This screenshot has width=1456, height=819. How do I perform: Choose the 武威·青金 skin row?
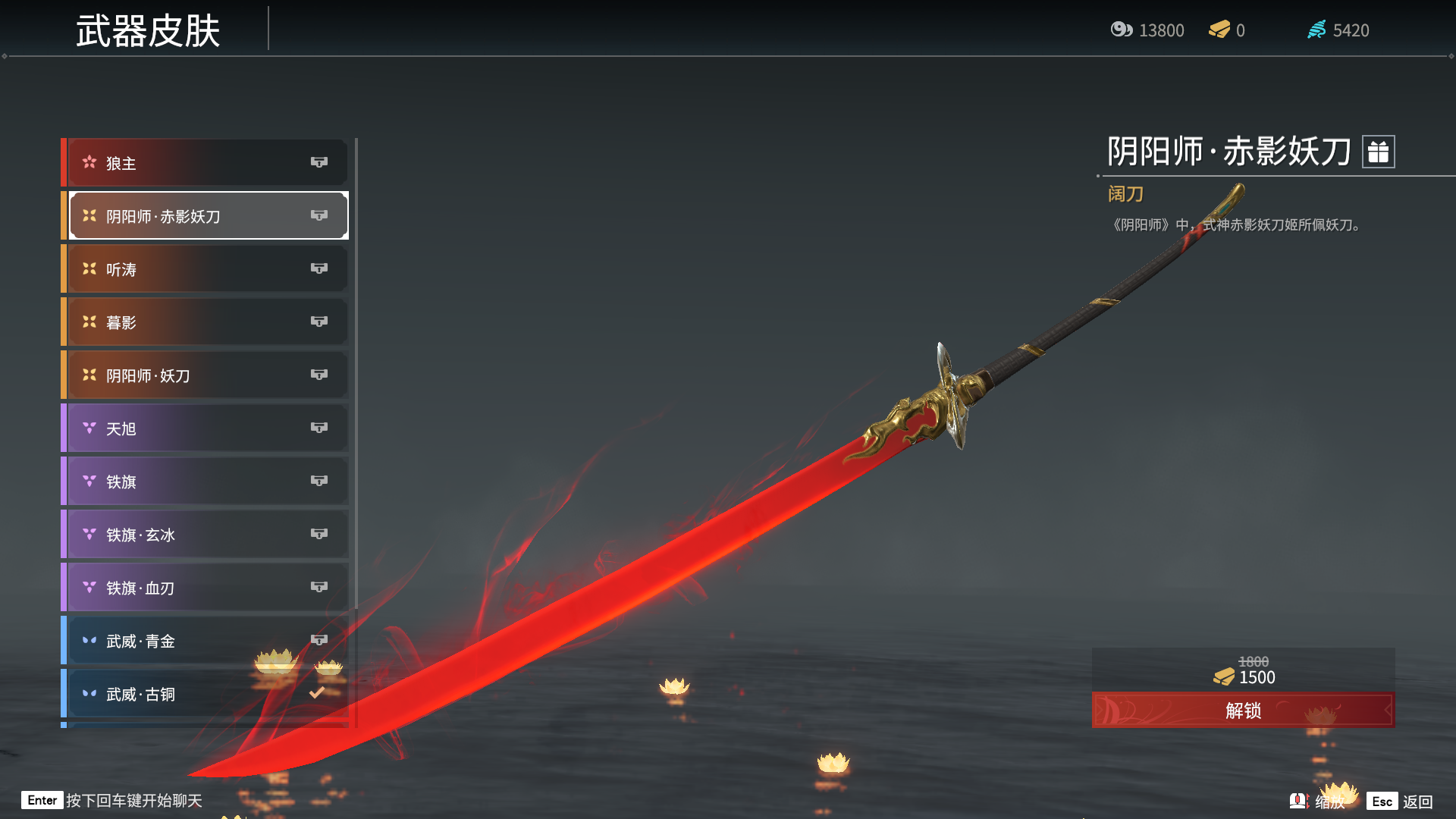(206, 641)
